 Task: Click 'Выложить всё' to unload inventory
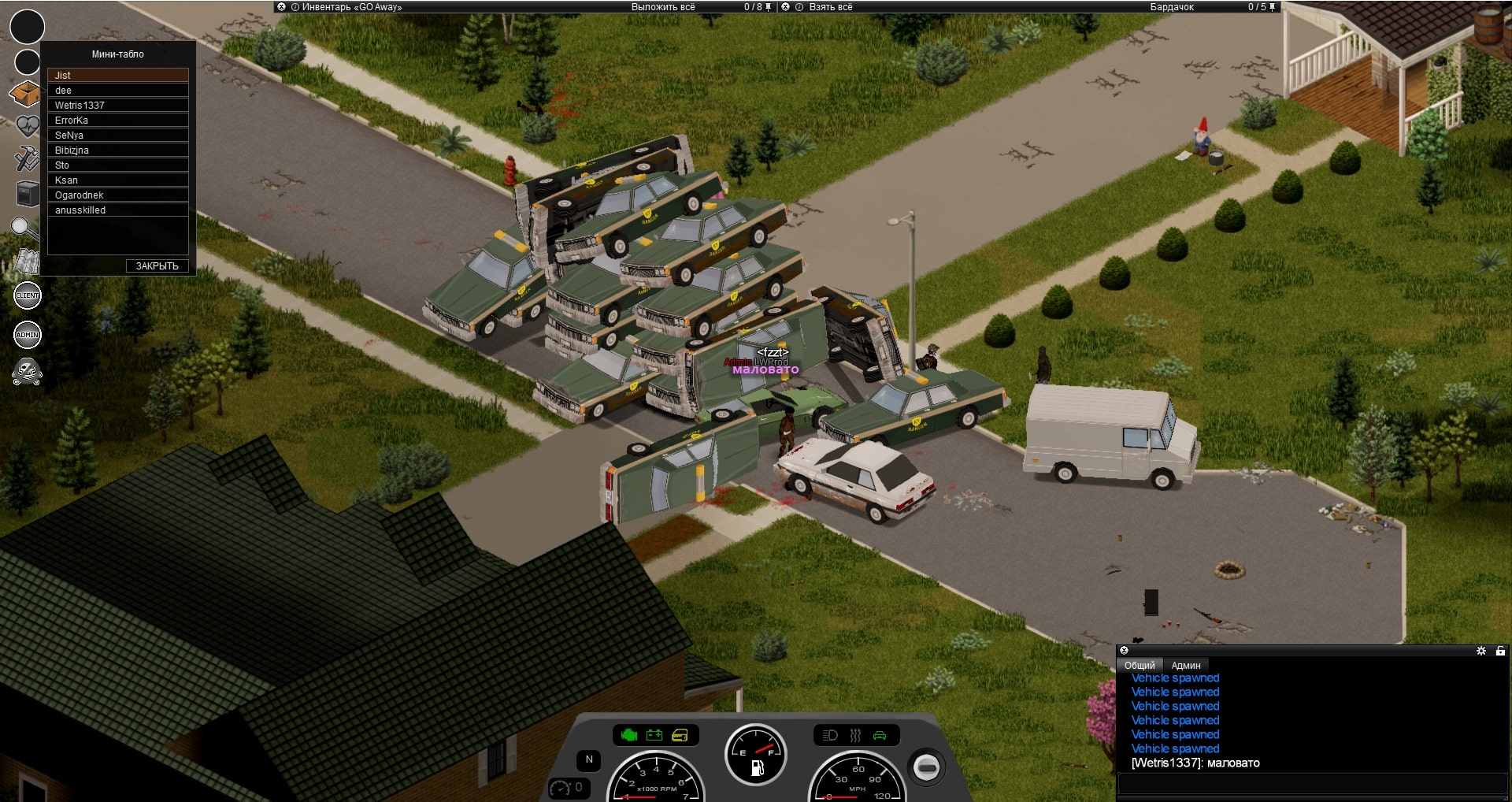click(x=662, y=7)
